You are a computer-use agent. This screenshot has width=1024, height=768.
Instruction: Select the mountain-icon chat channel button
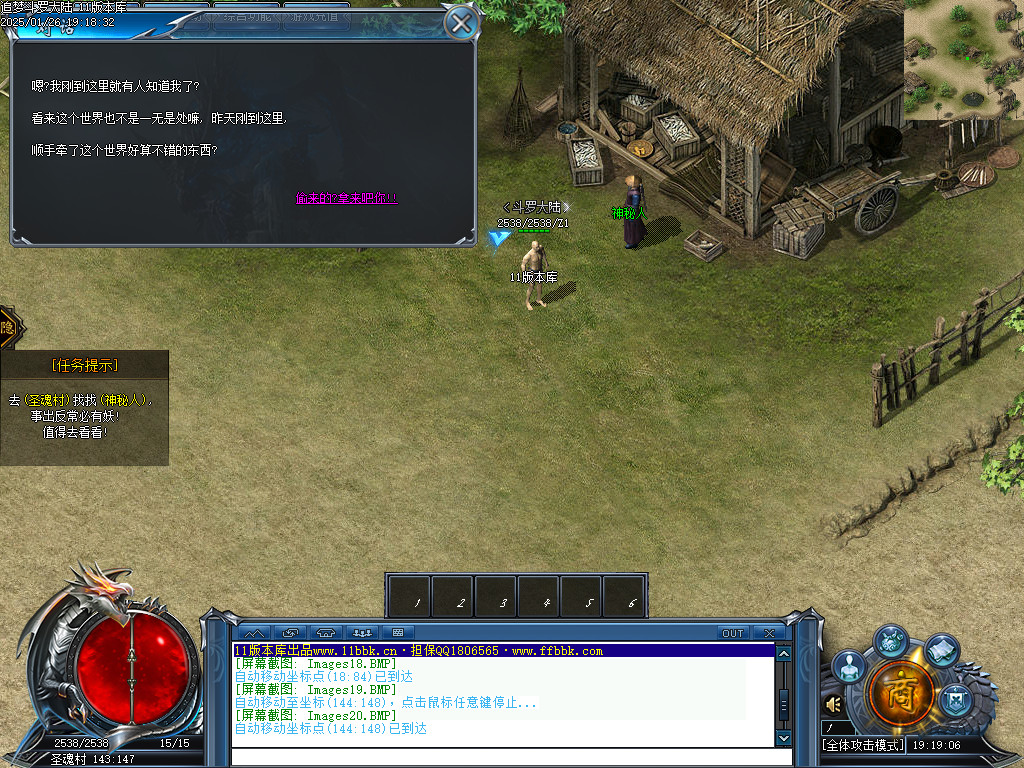pos(254,633)
